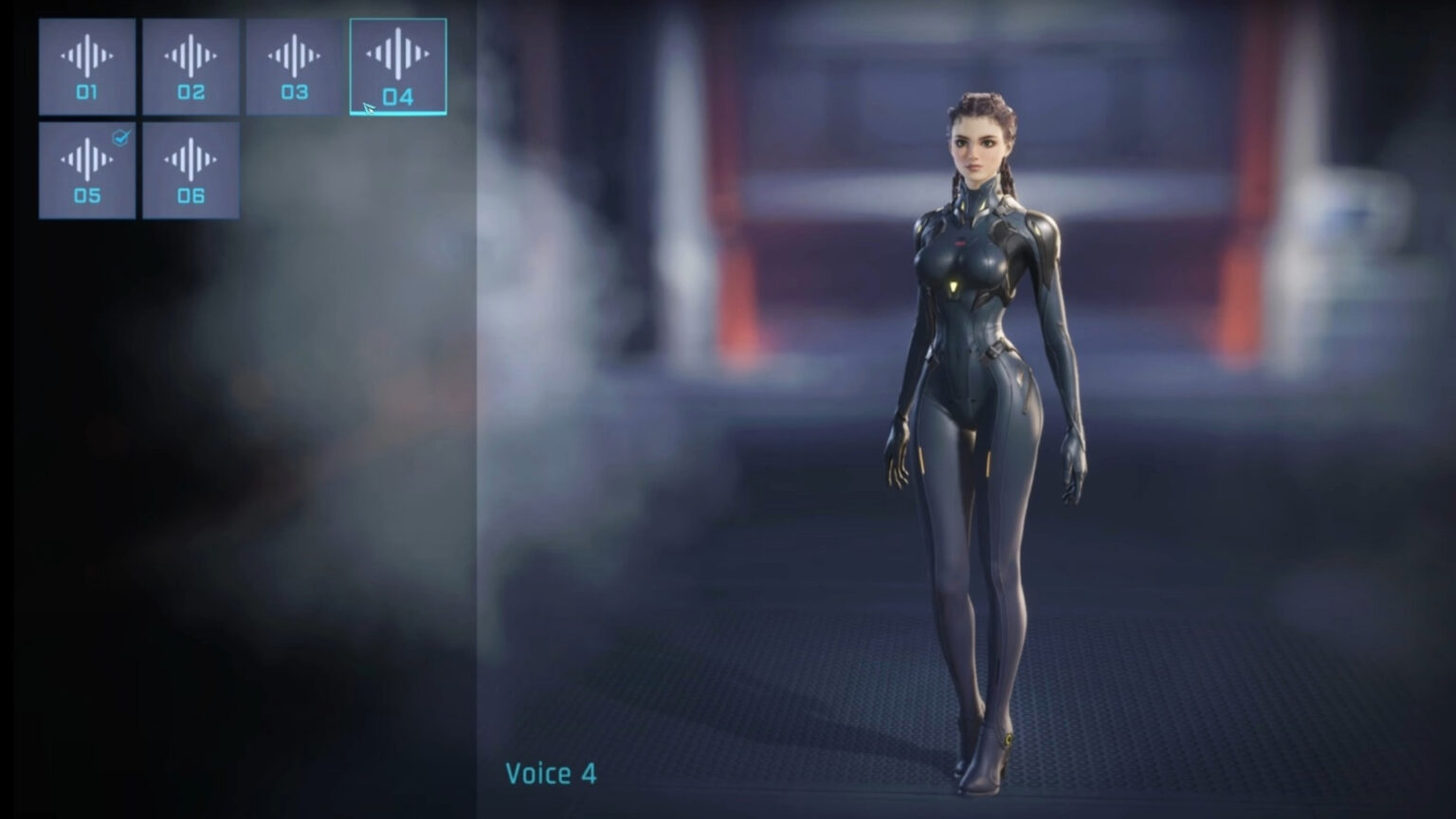Click the waveform icon above the 06 label
This screenshot has height=819, width=1456.
coord(191,159)
